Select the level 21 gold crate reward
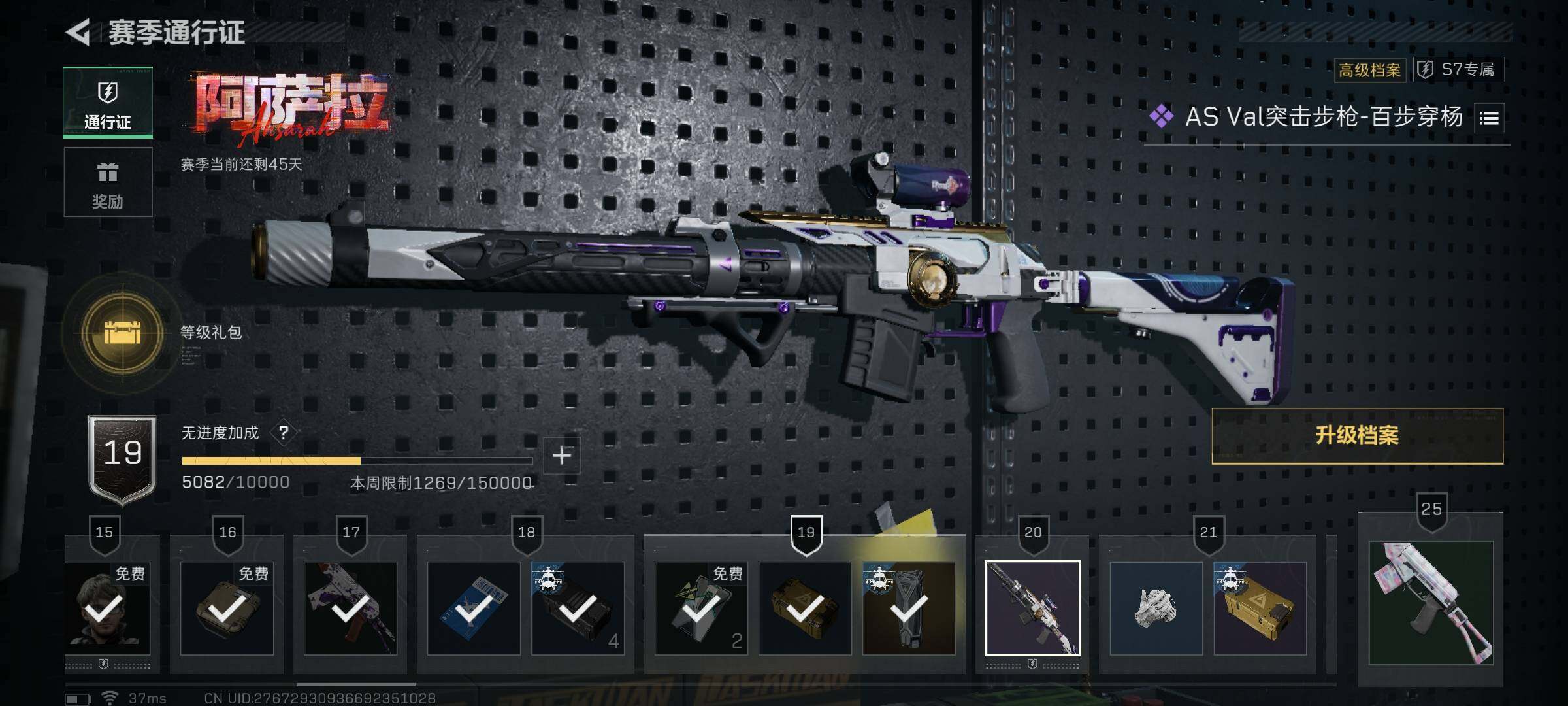The width and height of the screenshot is (1568, 706). (x=1260, y=608)
